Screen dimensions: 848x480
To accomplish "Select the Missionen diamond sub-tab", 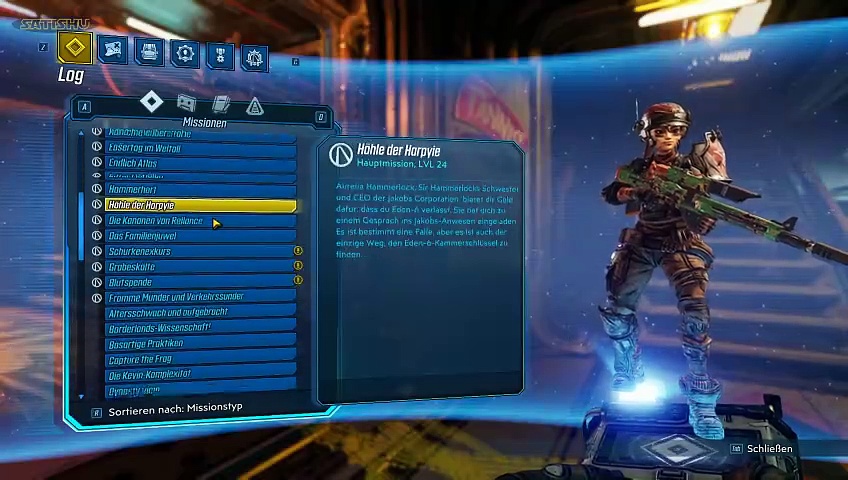I will pyautogui.click(x=151, y=102).
